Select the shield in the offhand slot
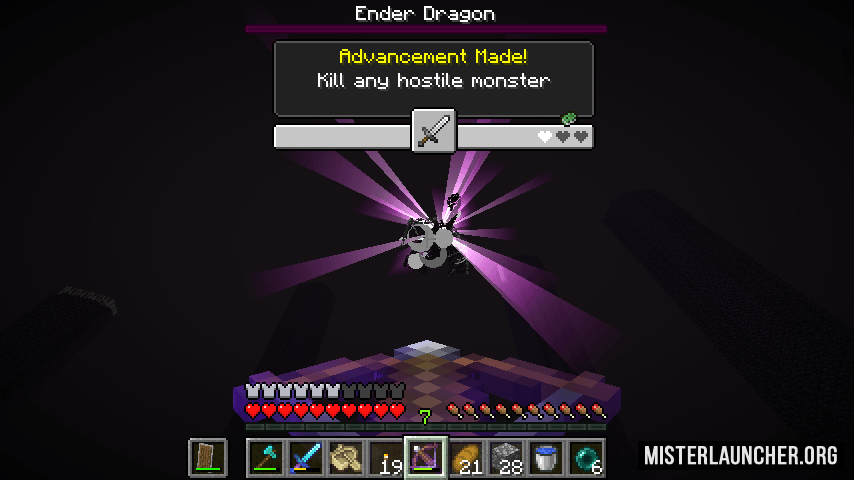This screenshot has height=480, width=854. [208, 457]
